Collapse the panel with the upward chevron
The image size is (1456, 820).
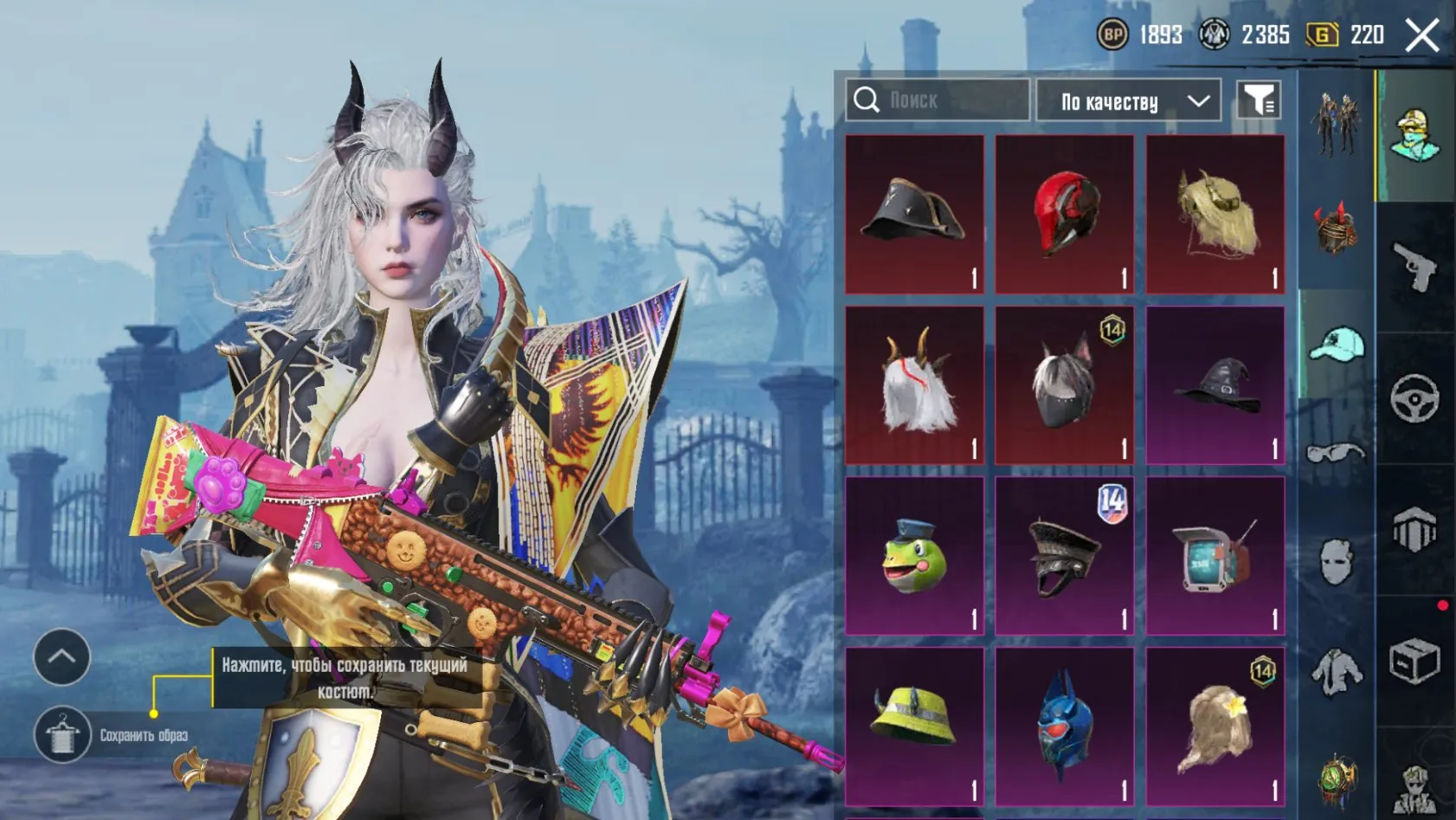[x=61, y=658]
